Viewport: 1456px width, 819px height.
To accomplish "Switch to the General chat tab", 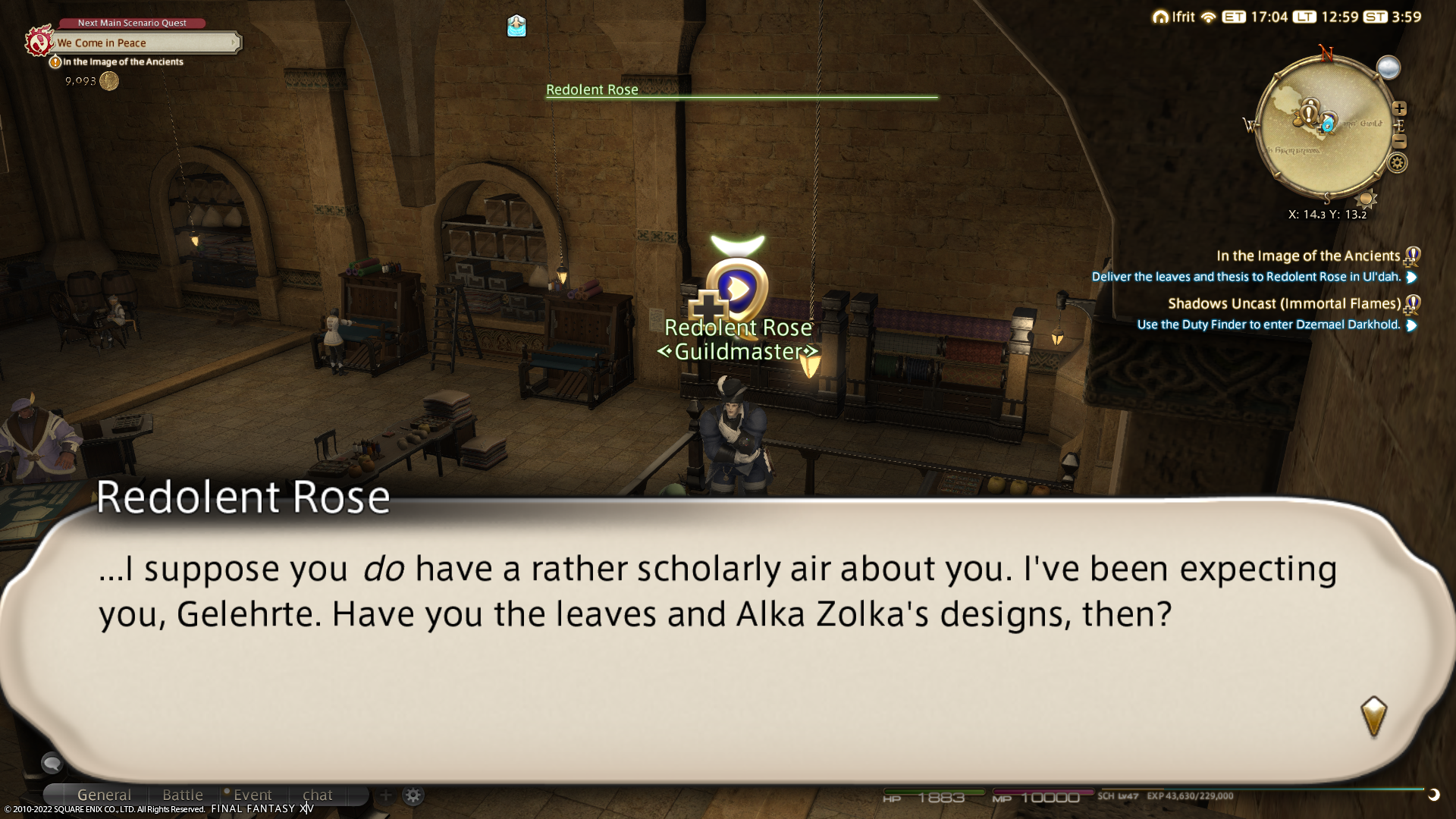I will pos(104,795).
